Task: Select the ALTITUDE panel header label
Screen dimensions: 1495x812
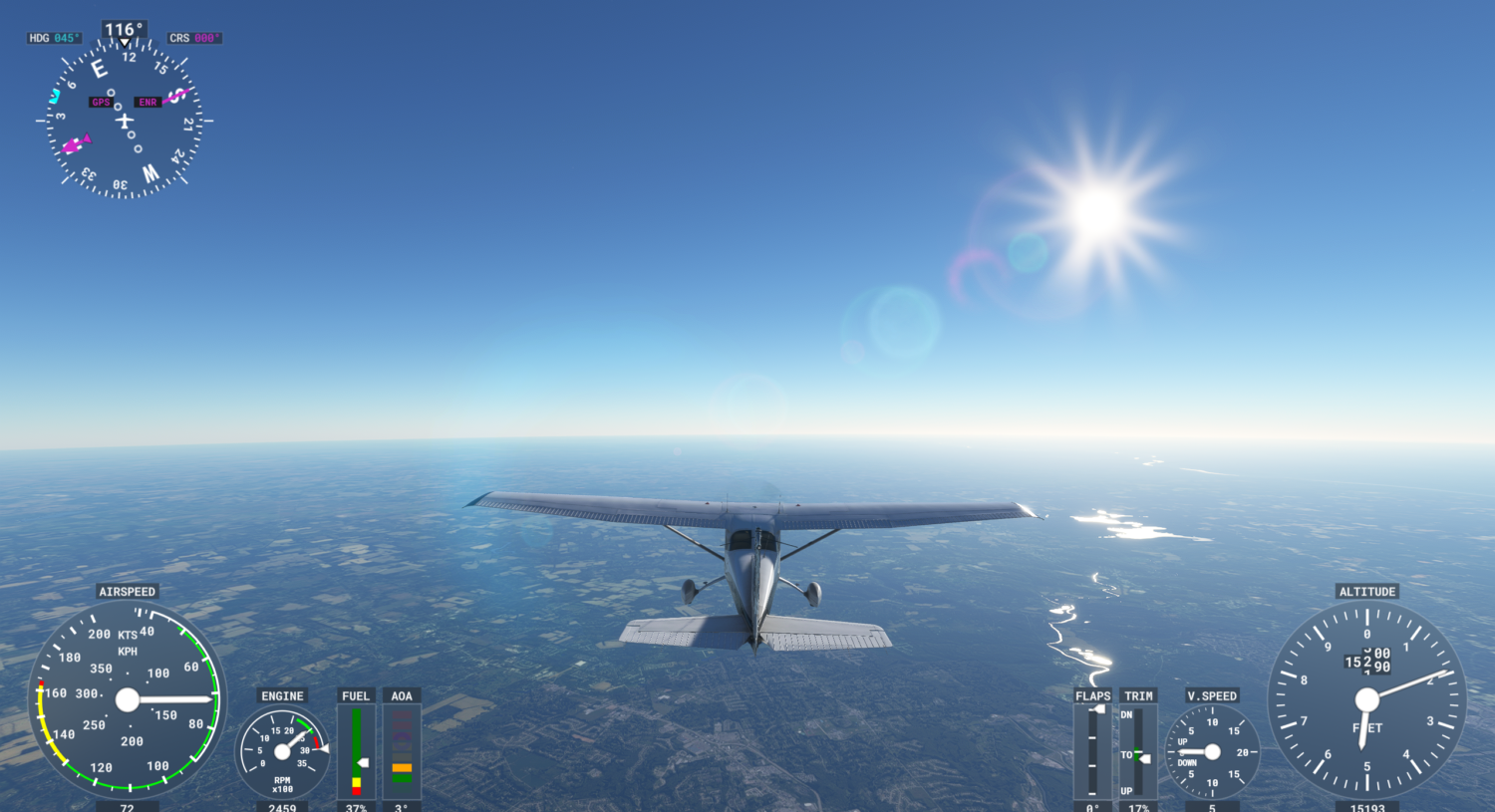Action: coord(1366,591)
